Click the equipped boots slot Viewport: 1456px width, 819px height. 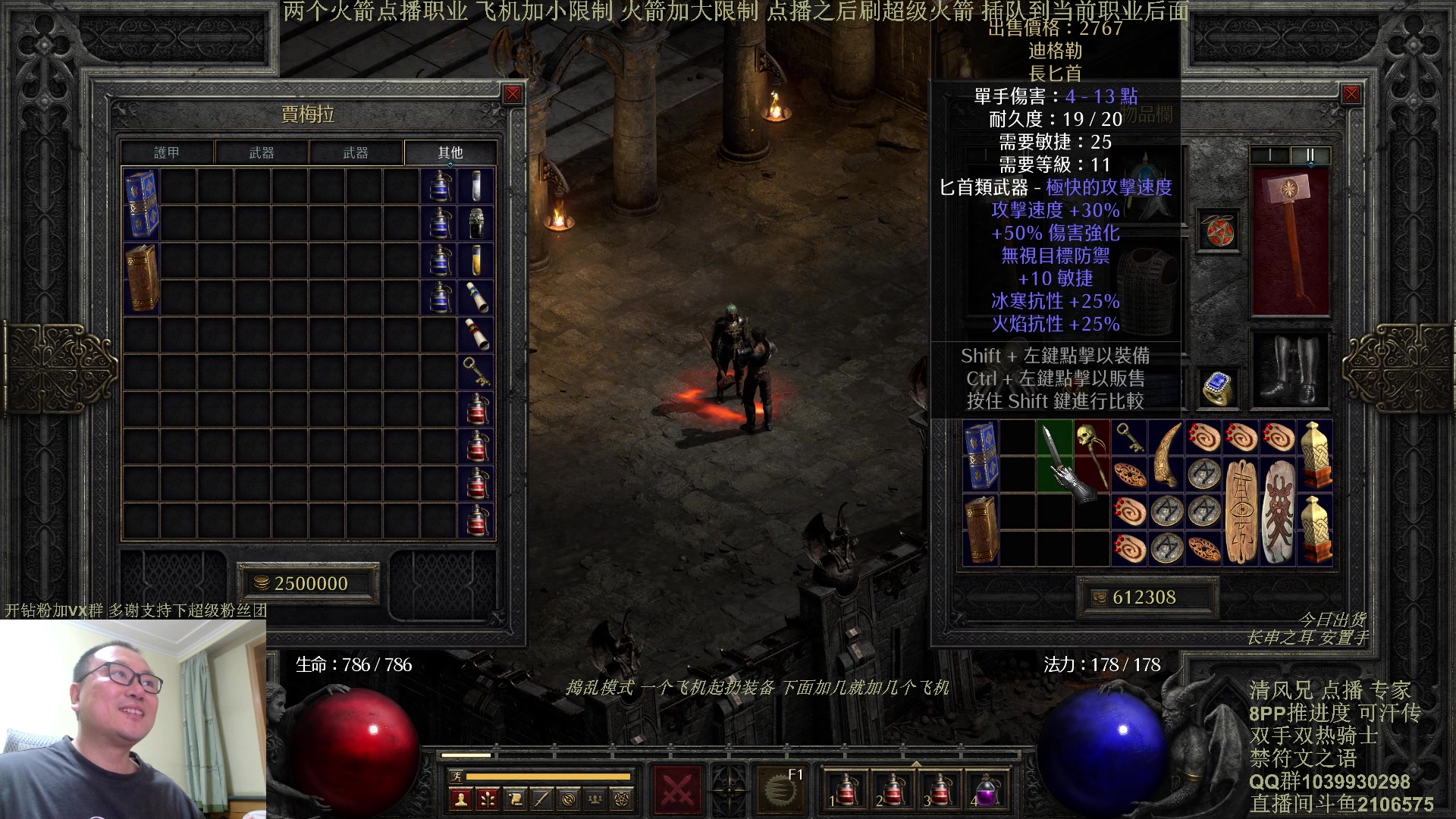[1290, 372]
